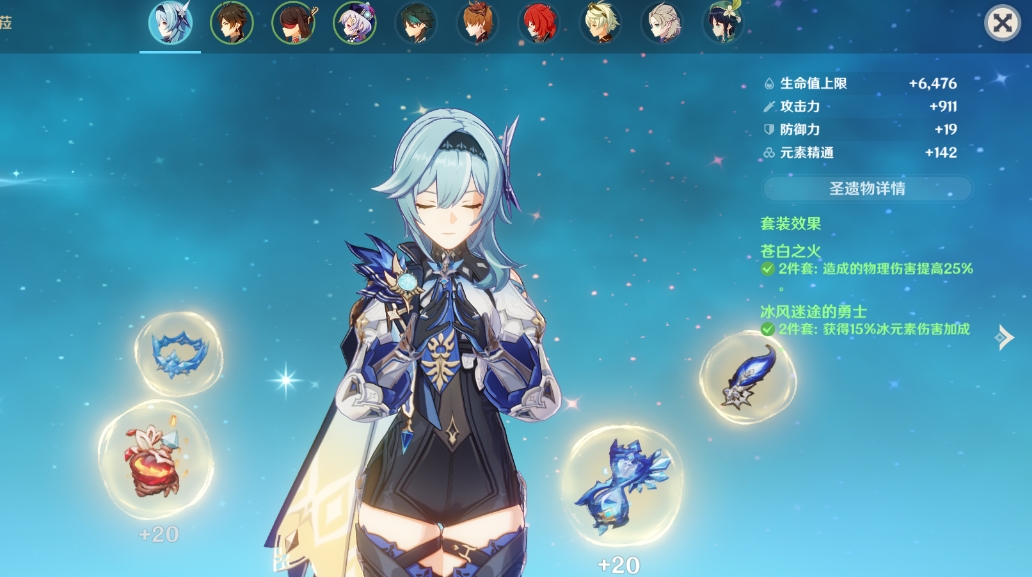This screenshot has height=577, width=1032.
Task: Switch to Xiao's dark teal-haired portrait
Action: [x=416, y=23]
